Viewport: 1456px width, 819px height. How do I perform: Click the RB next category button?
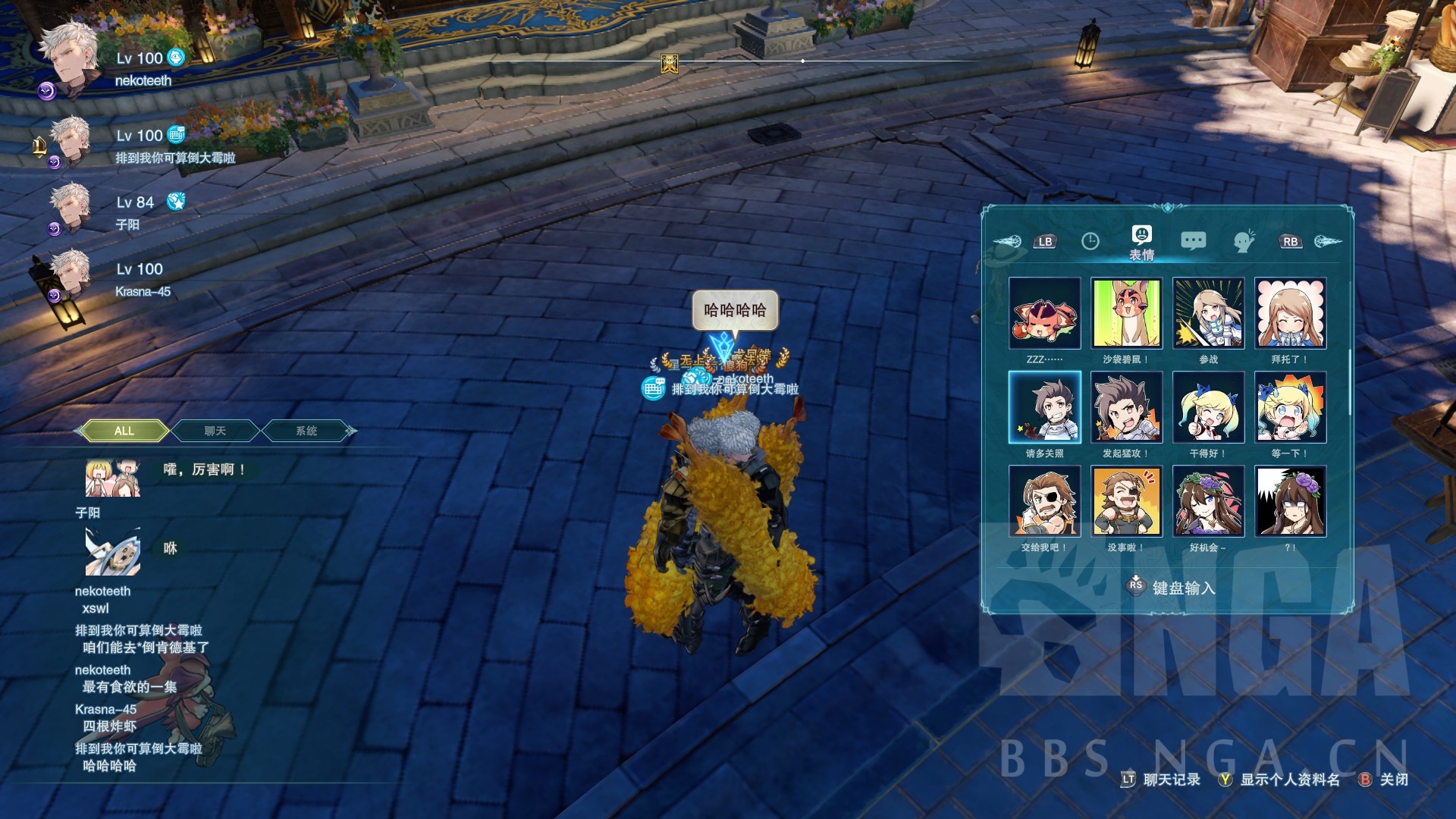click(1291, 240)
